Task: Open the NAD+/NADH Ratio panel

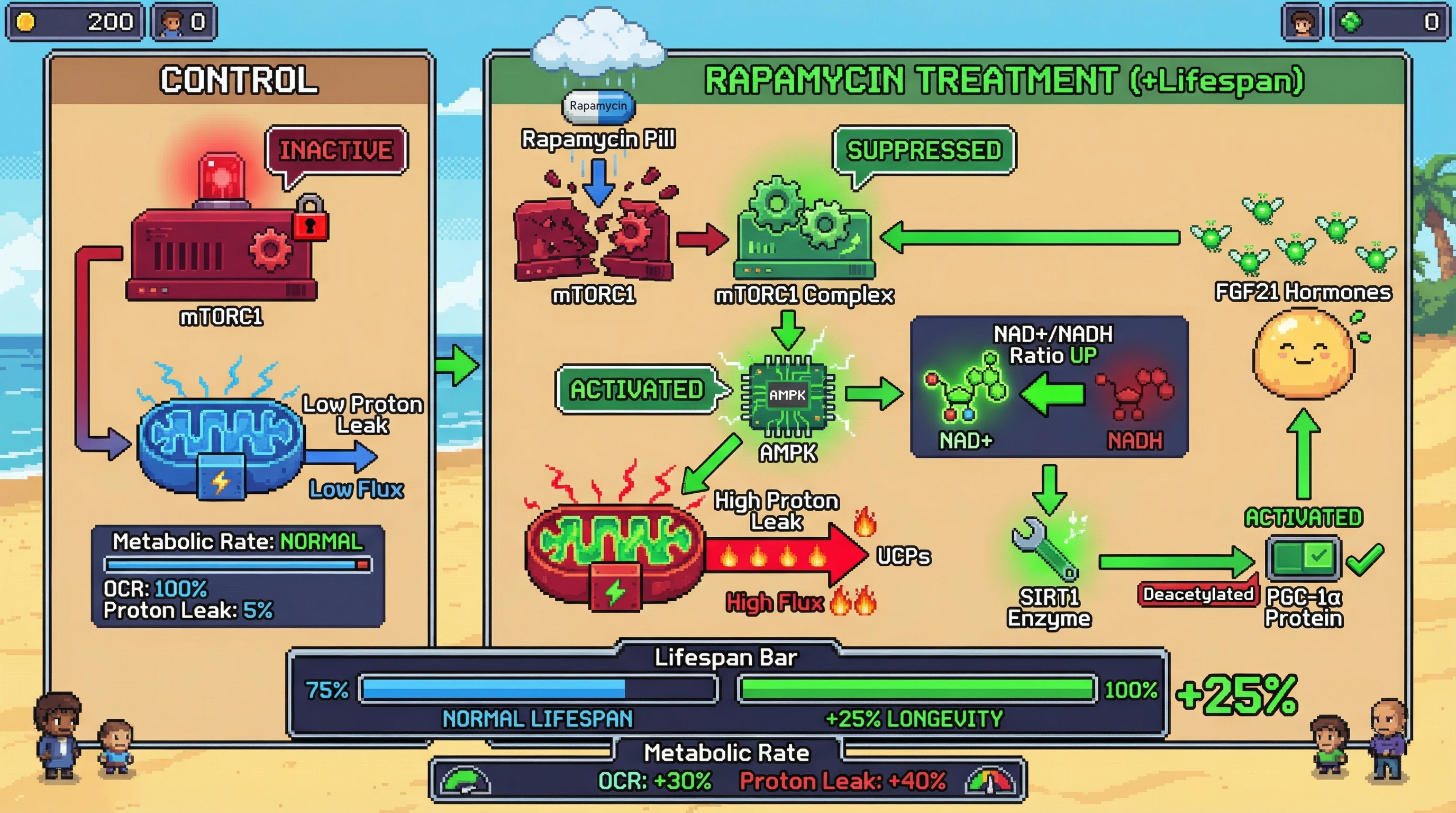Action: point(1049,387)
